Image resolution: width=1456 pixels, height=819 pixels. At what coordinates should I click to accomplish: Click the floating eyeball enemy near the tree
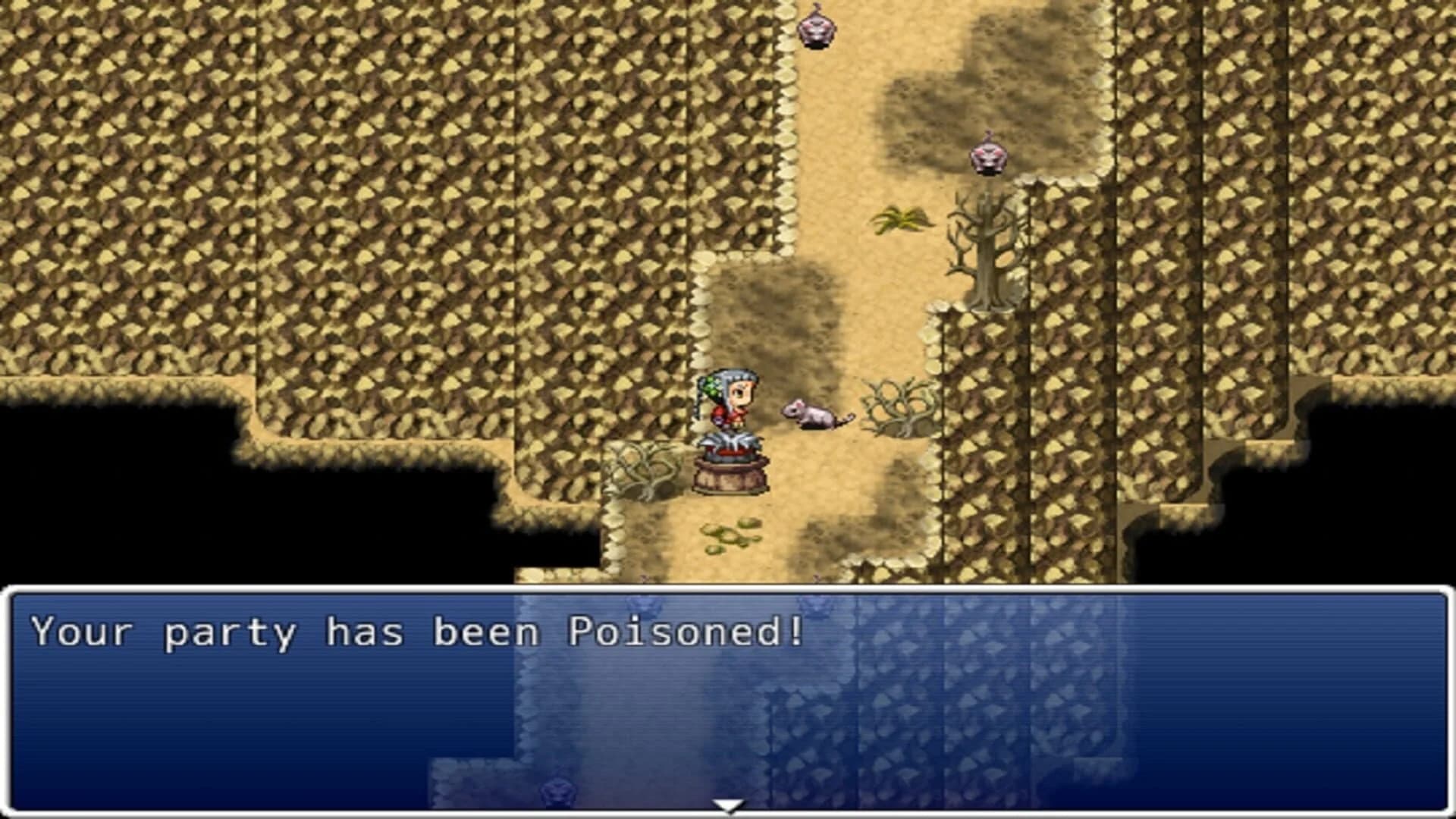pyautogui.click(x=990, y=155)
